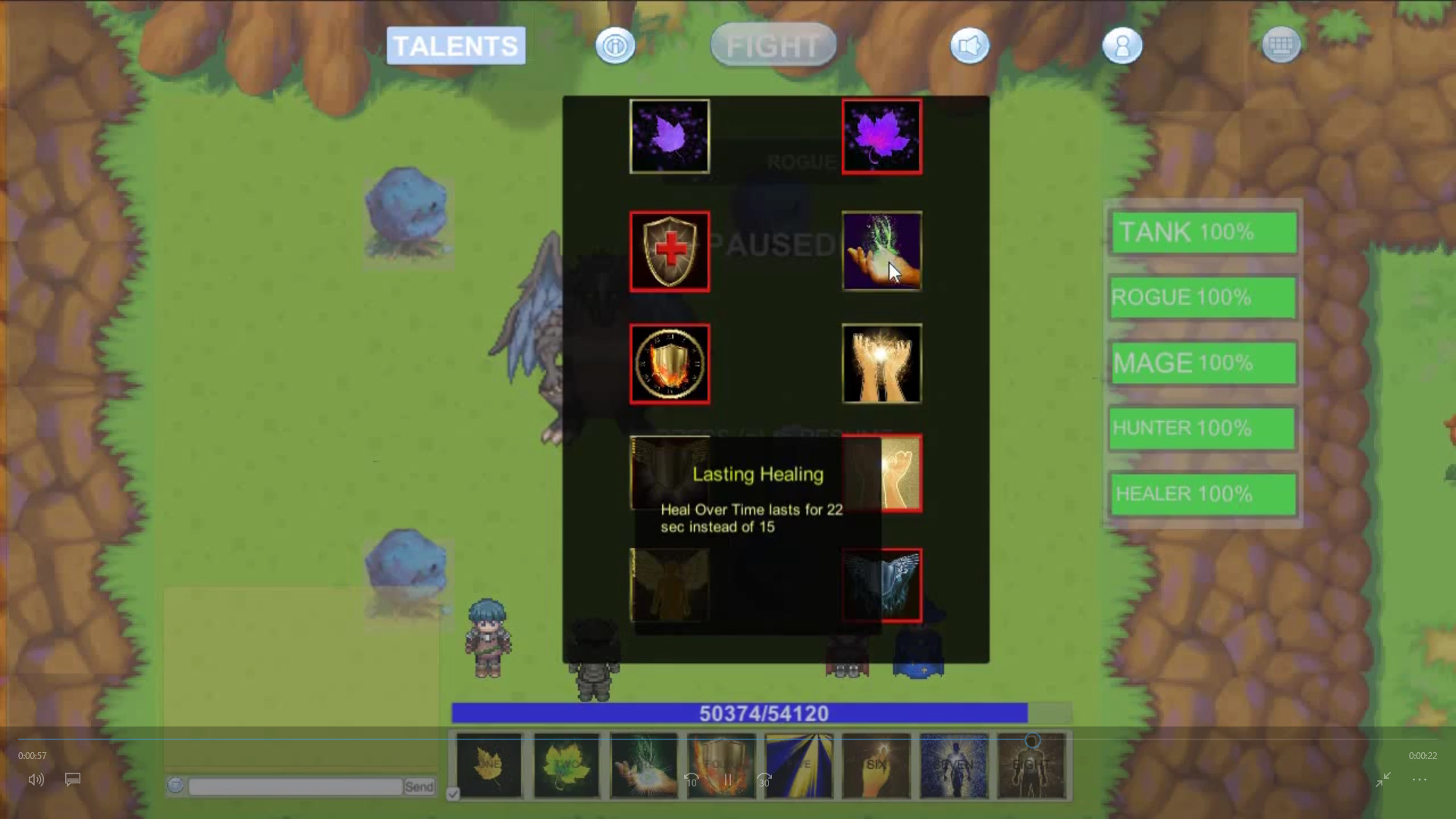
Task: Open the TALENTS menu
Action: point(455,45)
